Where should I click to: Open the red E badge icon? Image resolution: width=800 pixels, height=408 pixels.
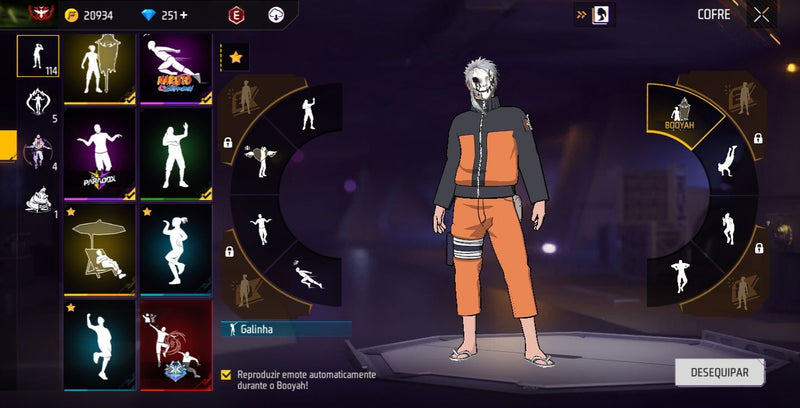[x=236, y=15]
